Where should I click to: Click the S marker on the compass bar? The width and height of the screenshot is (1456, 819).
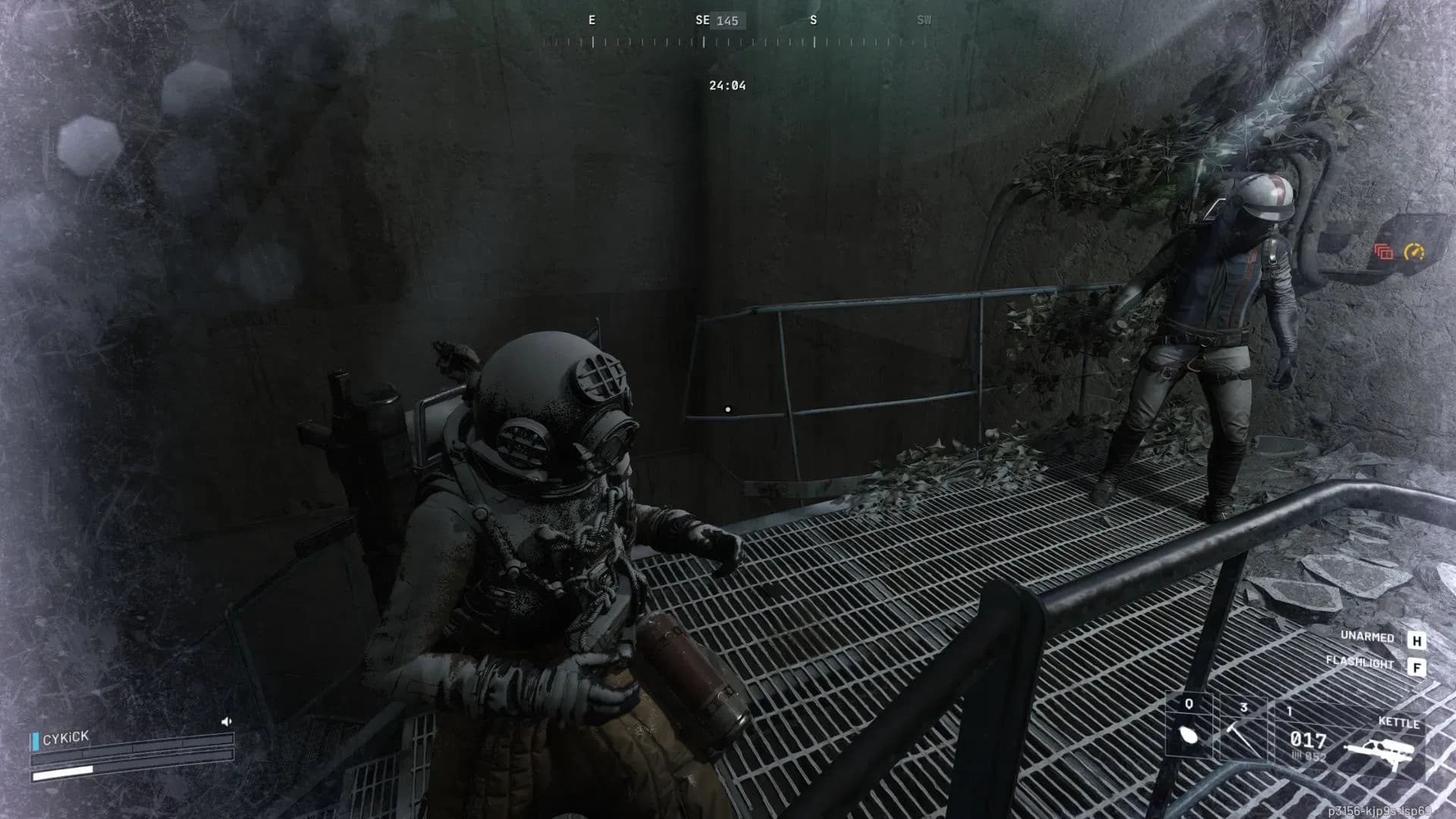coord(814,20)
